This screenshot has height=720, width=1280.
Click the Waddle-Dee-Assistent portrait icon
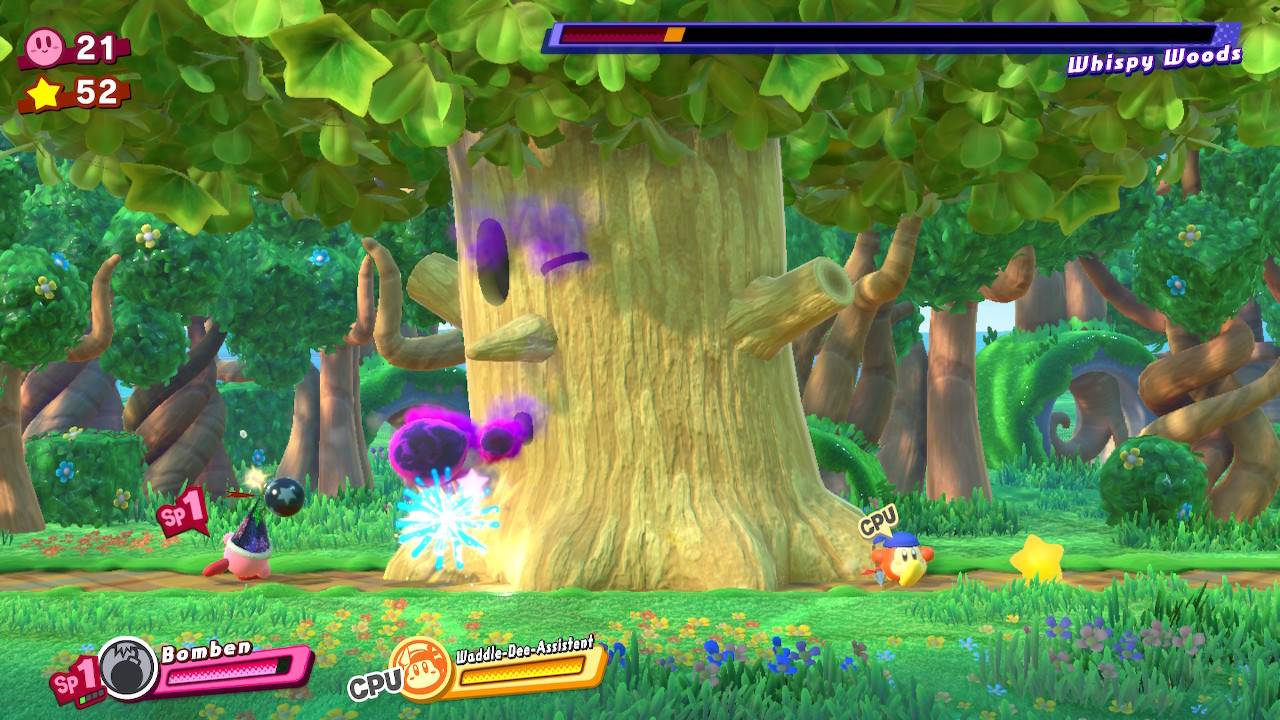click(x=420, y=666)
